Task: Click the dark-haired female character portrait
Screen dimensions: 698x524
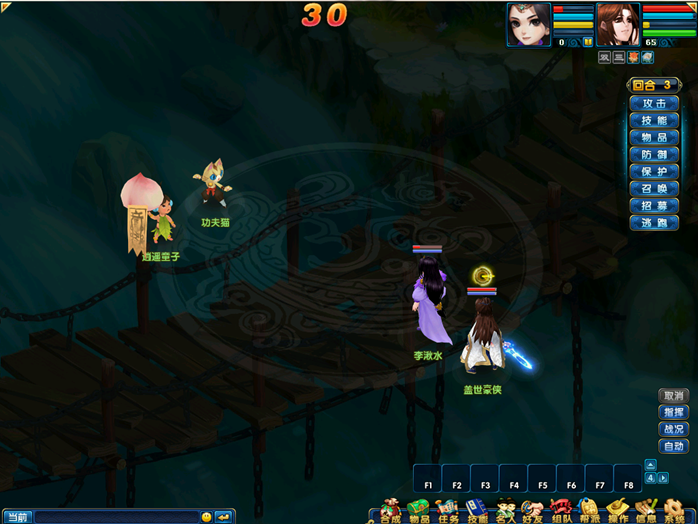Action: pyautogui.click(x=529, y=24)
